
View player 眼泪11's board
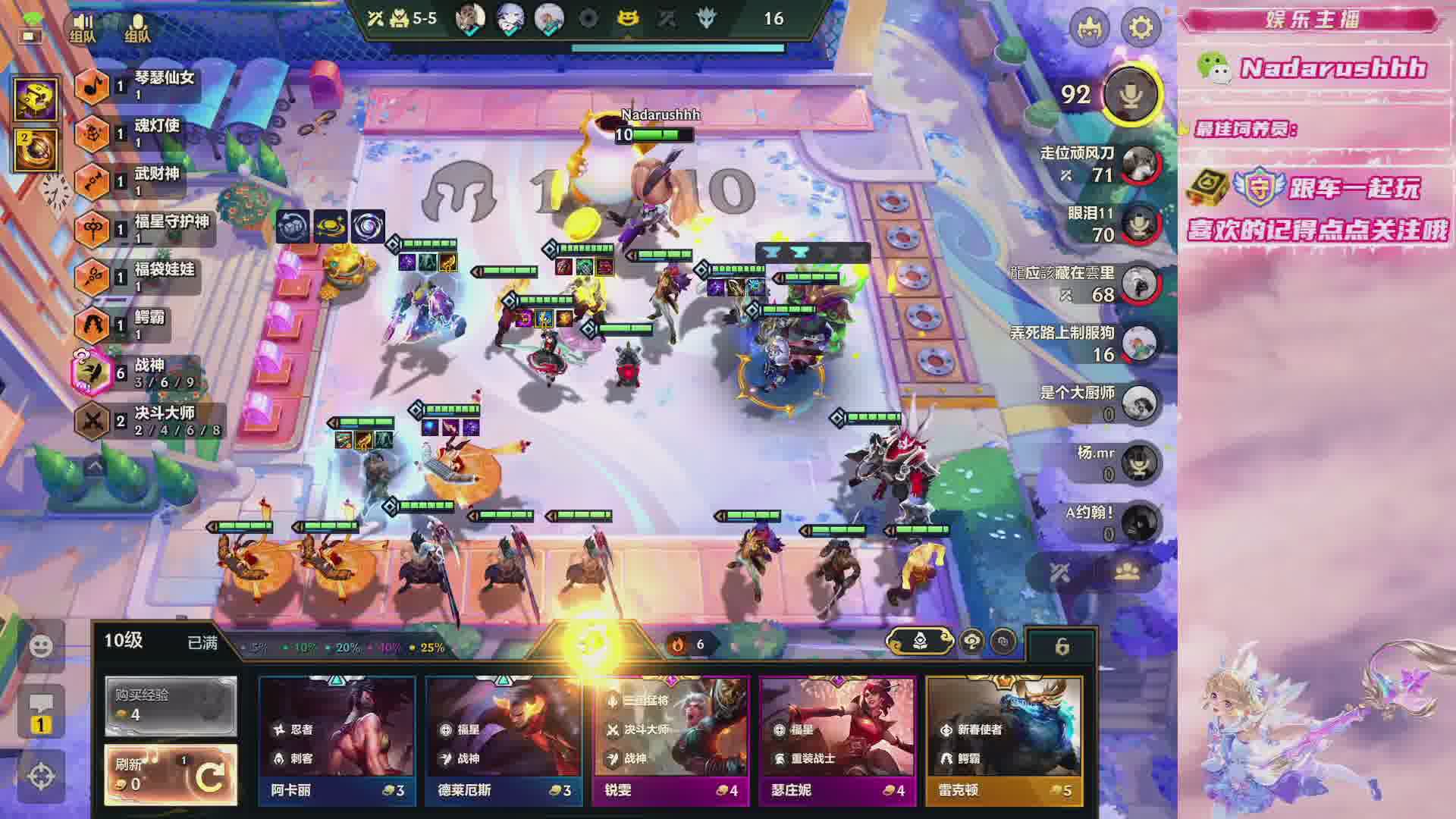pyautogui.click(x=1140, y=224)
